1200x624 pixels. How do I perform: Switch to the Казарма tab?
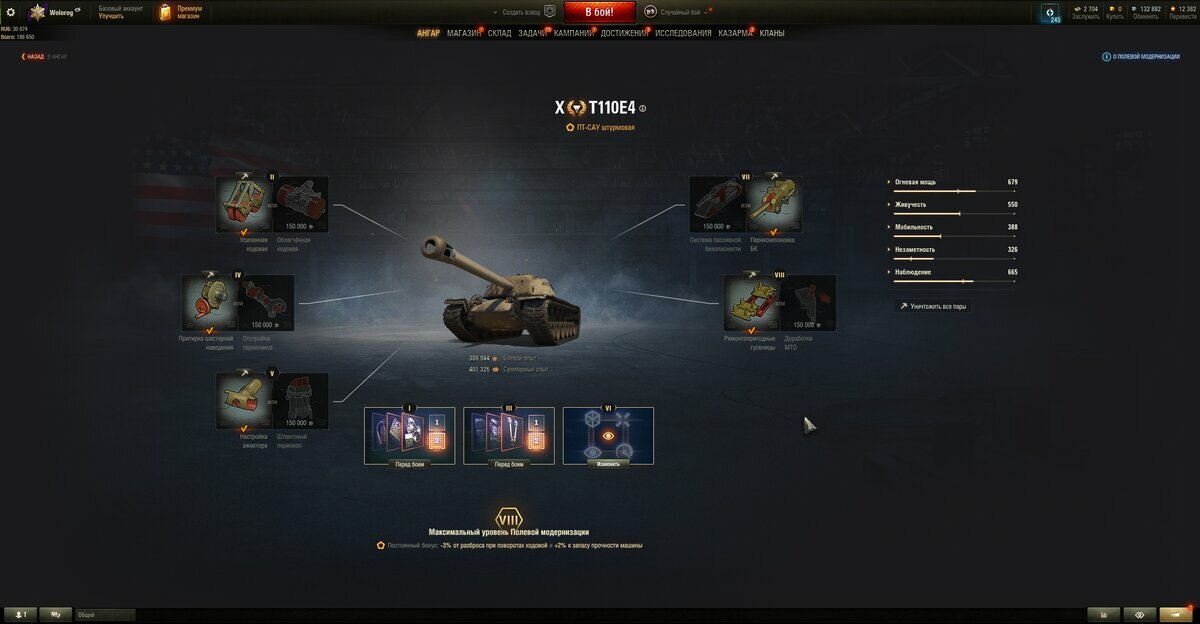tap(735, 33)
